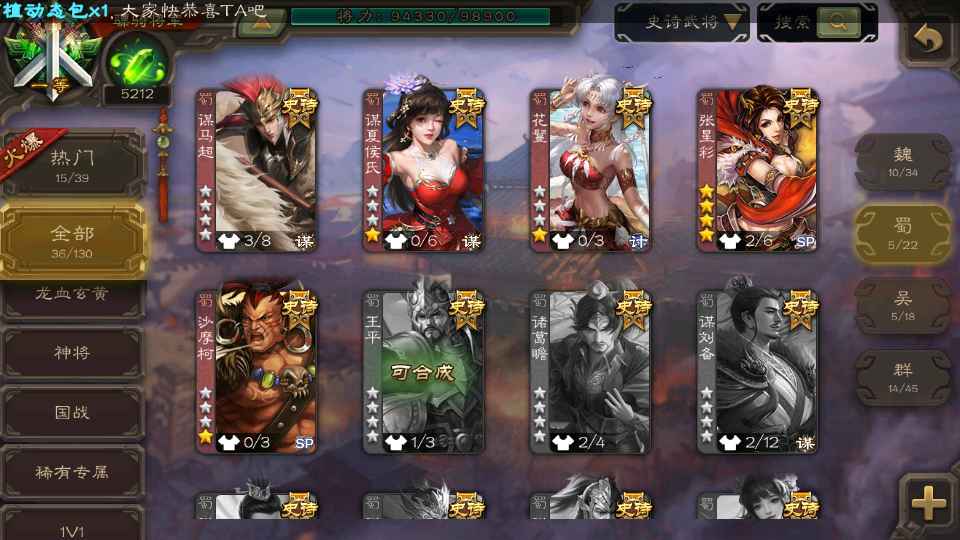Show the 神将 category

pyautogui.click(x=73, y=352)
